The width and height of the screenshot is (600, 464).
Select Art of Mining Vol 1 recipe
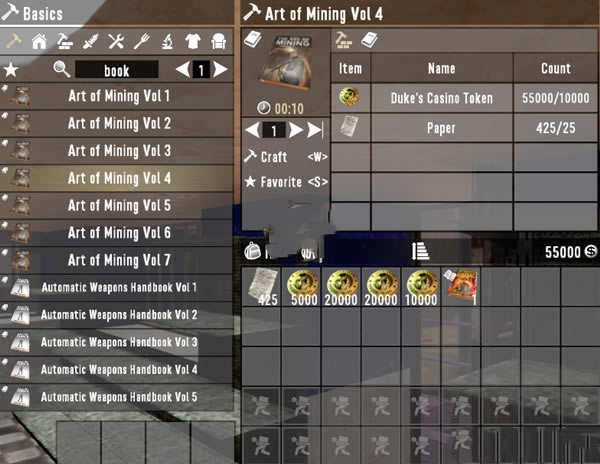[118, 97]
